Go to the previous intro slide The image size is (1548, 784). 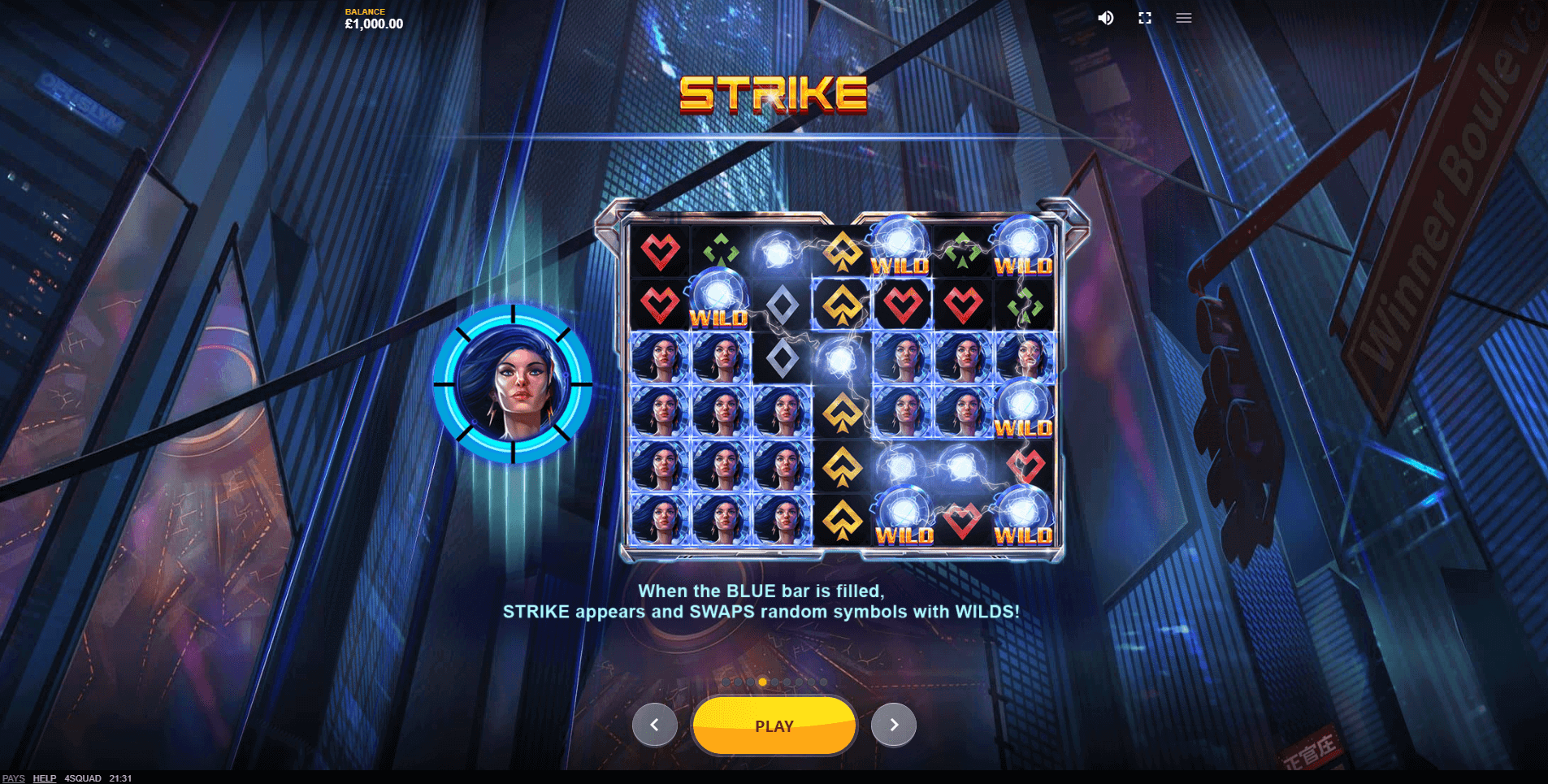654,725
